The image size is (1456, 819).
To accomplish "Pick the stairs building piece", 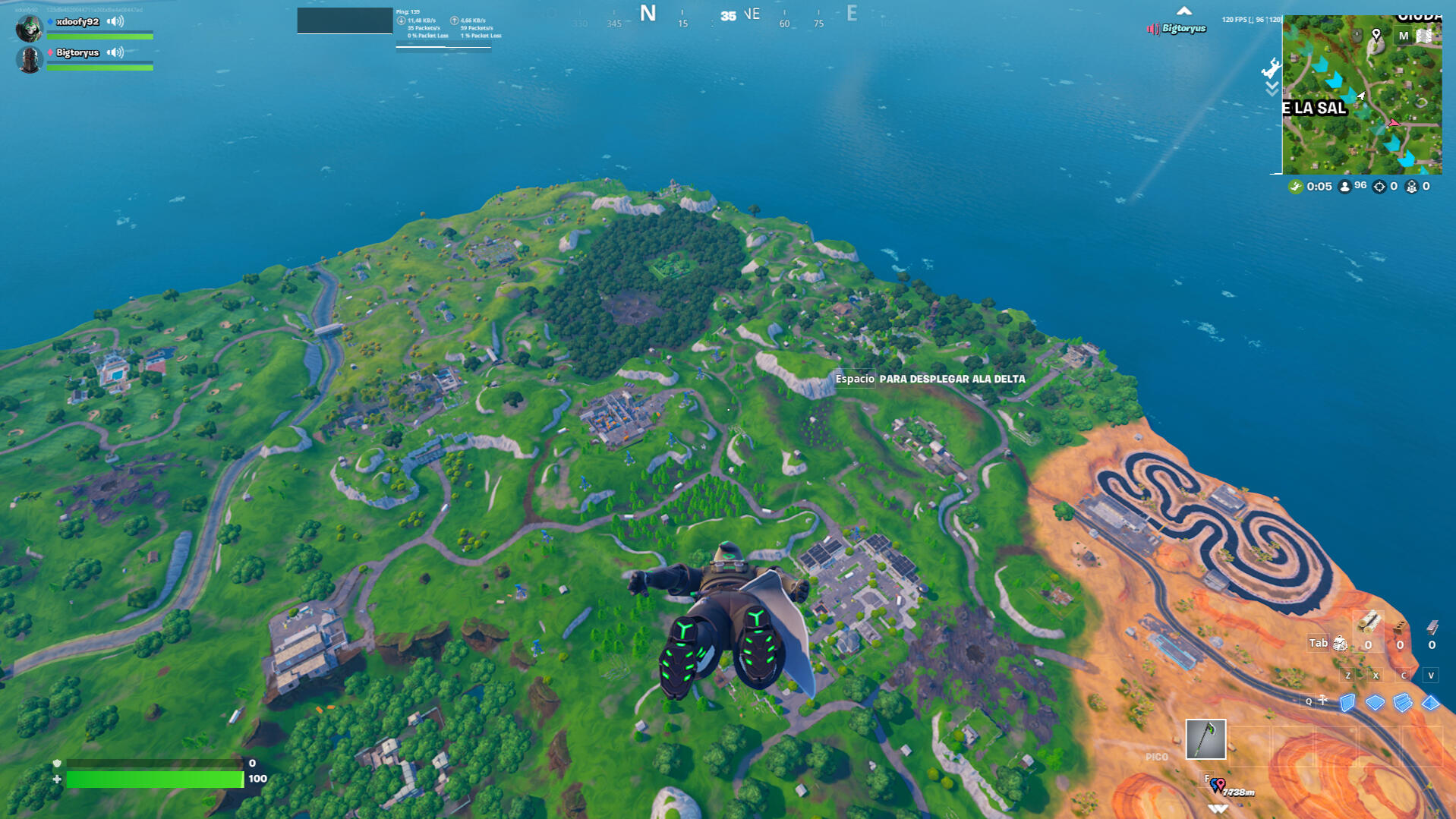I will (x=1403, y=703).
